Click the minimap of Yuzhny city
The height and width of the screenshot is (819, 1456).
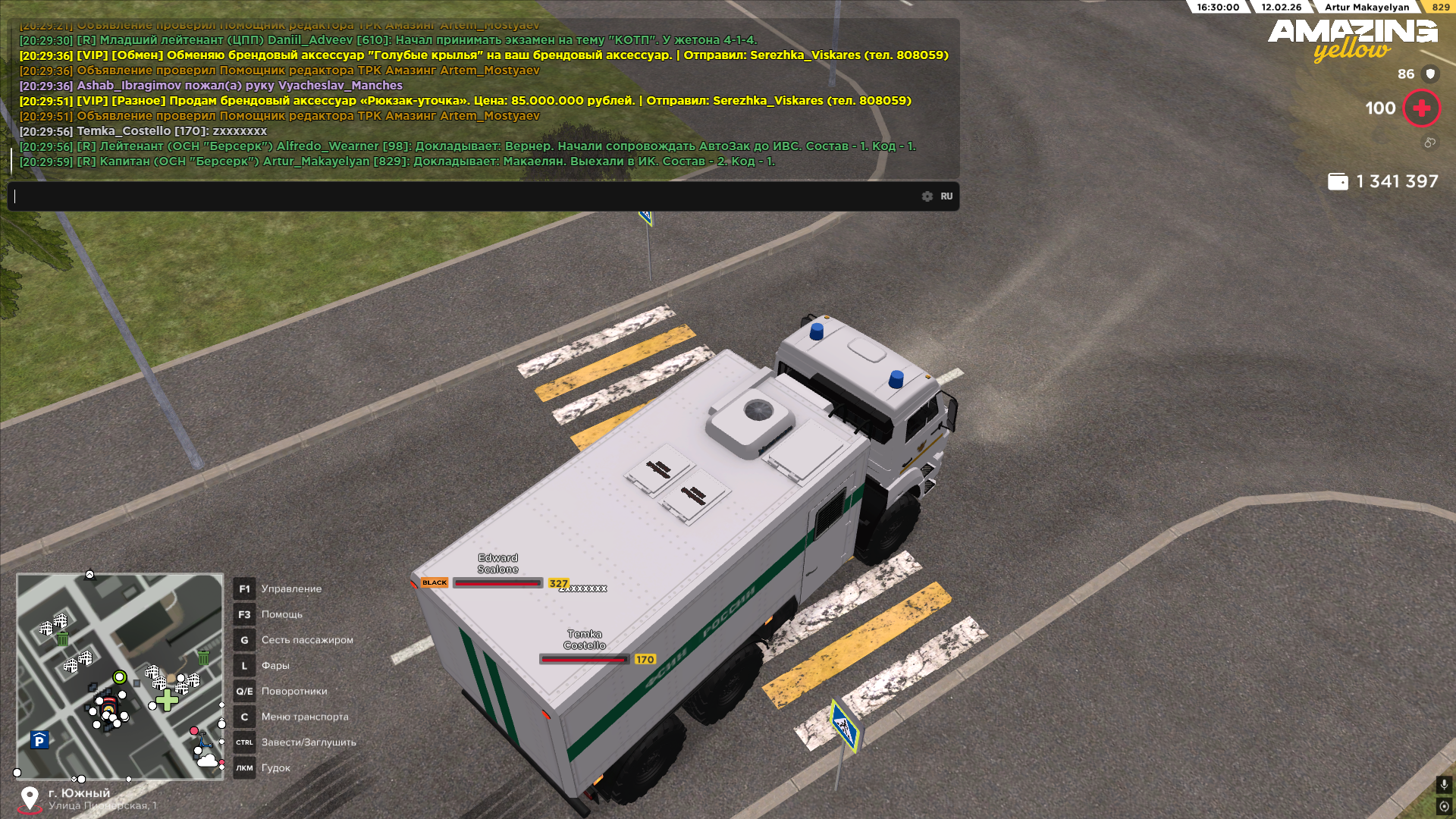120,676
